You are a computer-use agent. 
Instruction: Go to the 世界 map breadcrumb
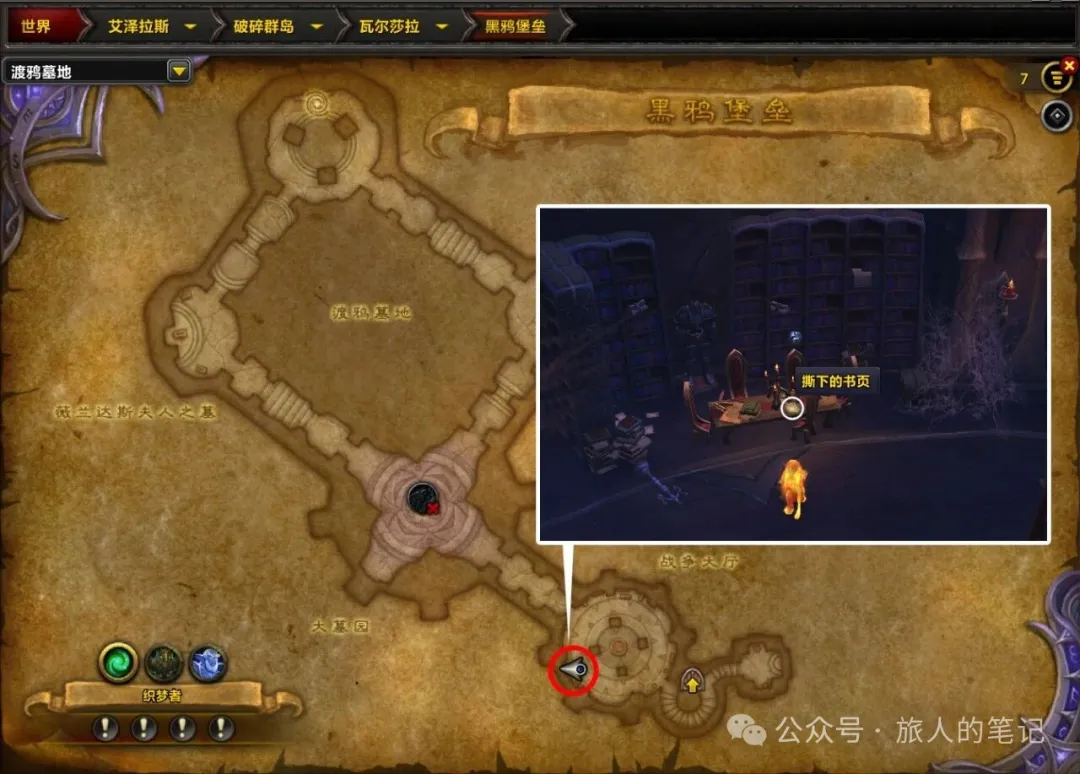pos(38,26)
